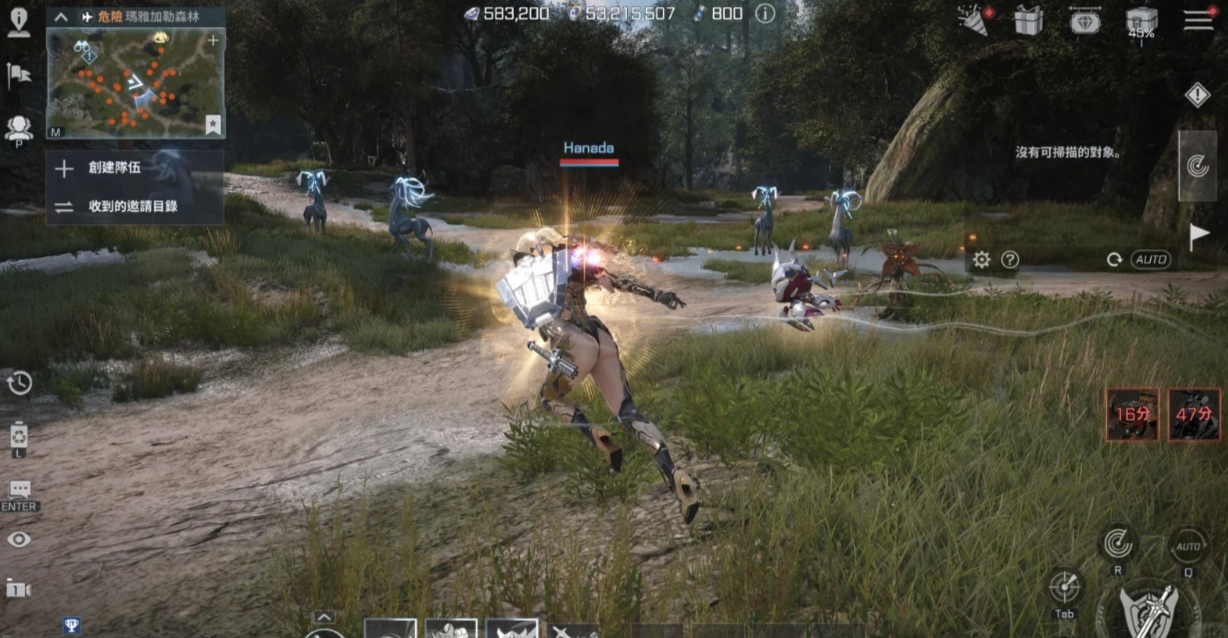
Task: Open the flag banner icon on left
Action: click(19, 75)
